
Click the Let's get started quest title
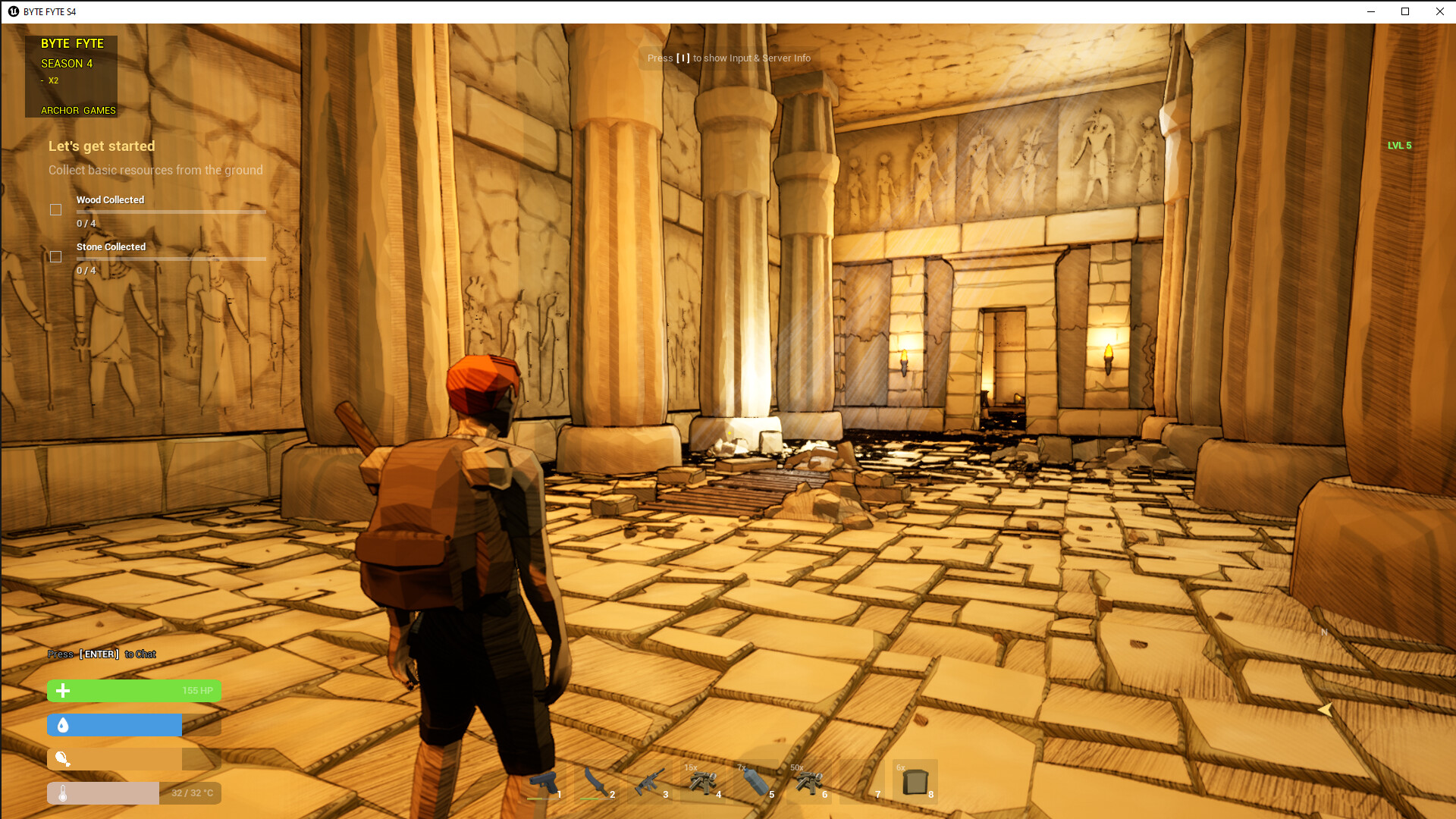[x=102, y=146]
